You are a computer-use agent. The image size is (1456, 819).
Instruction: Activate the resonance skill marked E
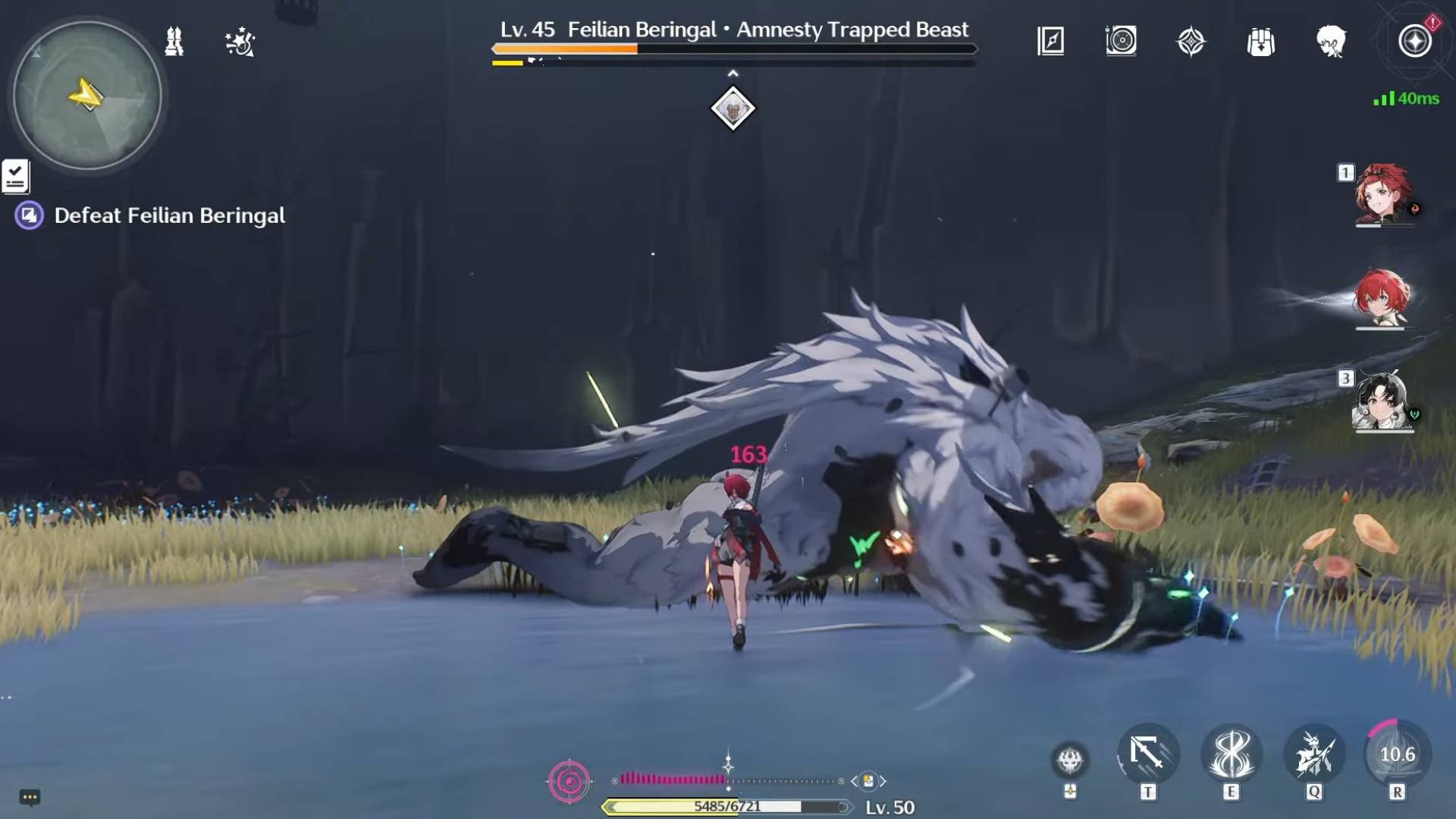[1231, 755]
